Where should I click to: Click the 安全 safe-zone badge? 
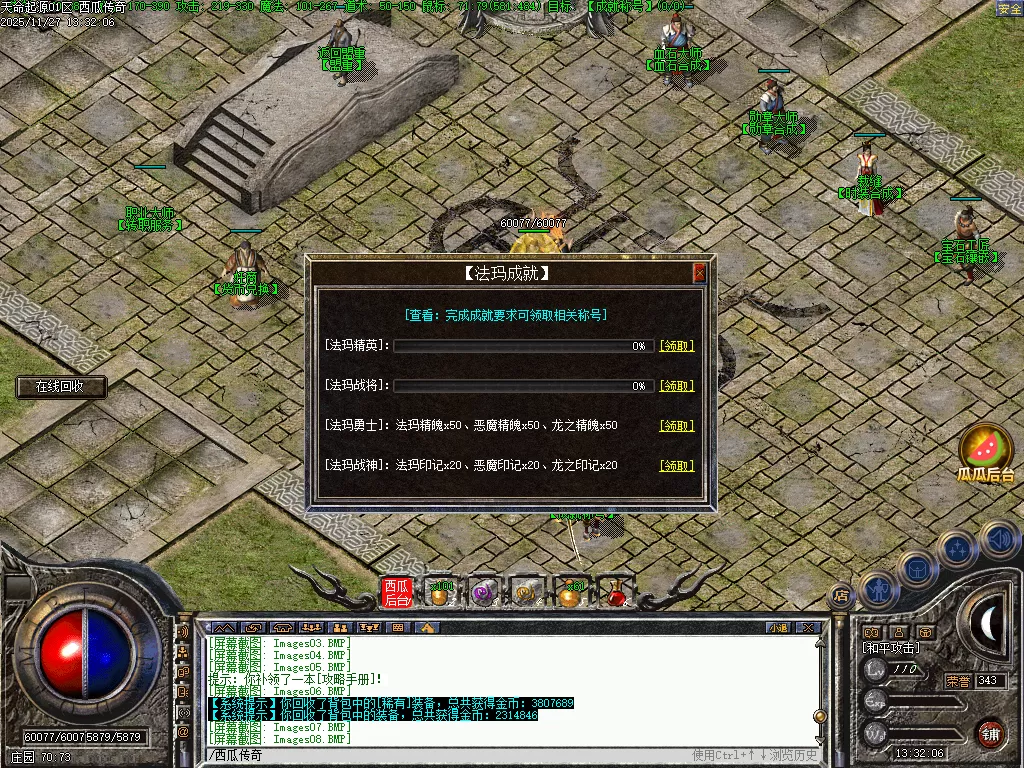pos(1009,9)
